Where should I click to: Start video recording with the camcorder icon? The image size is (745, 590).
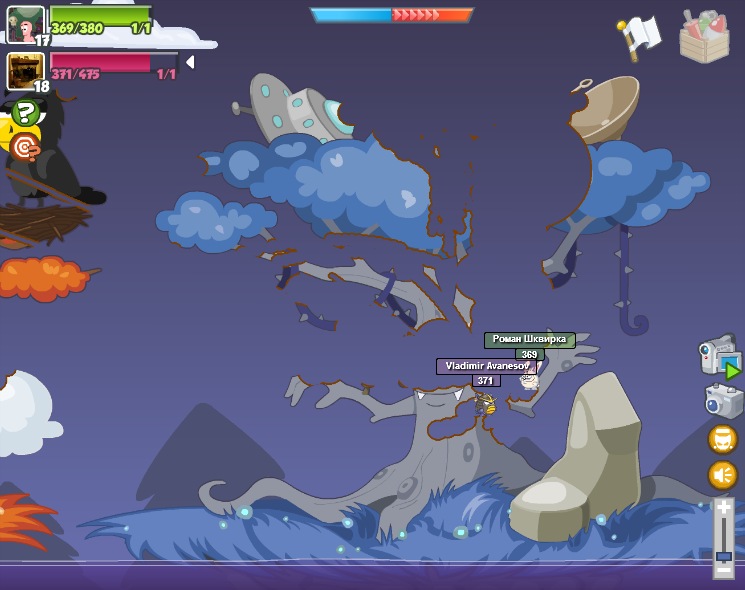tap(719, 357)
